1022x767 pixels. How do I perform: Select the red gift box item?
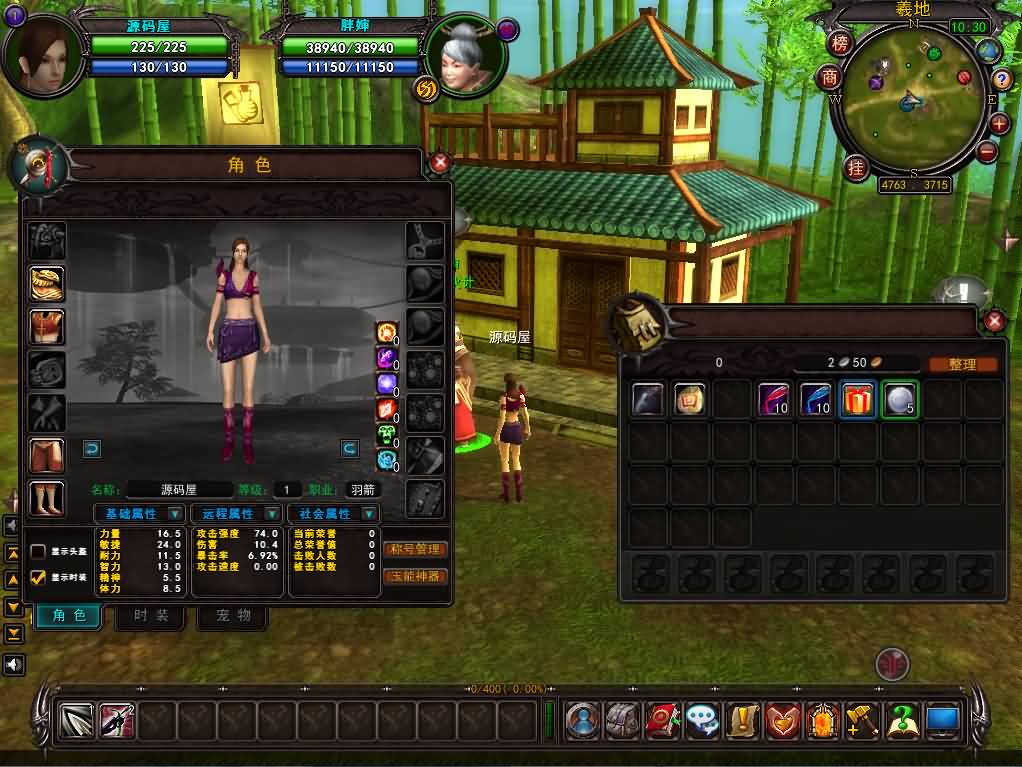pos(857,400)
